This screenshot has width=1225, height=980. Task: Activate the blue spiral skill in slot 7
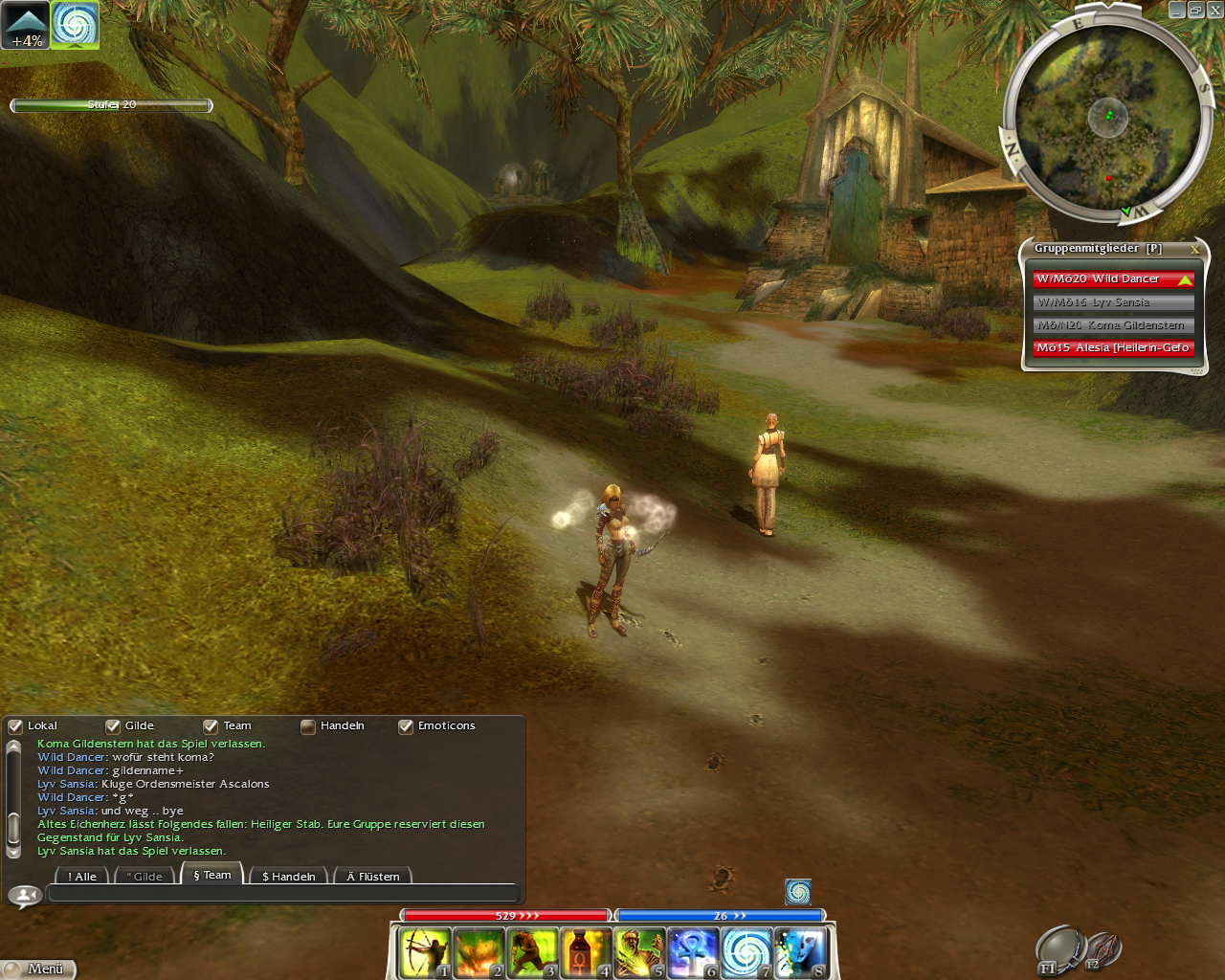click(x=746, y=952)
